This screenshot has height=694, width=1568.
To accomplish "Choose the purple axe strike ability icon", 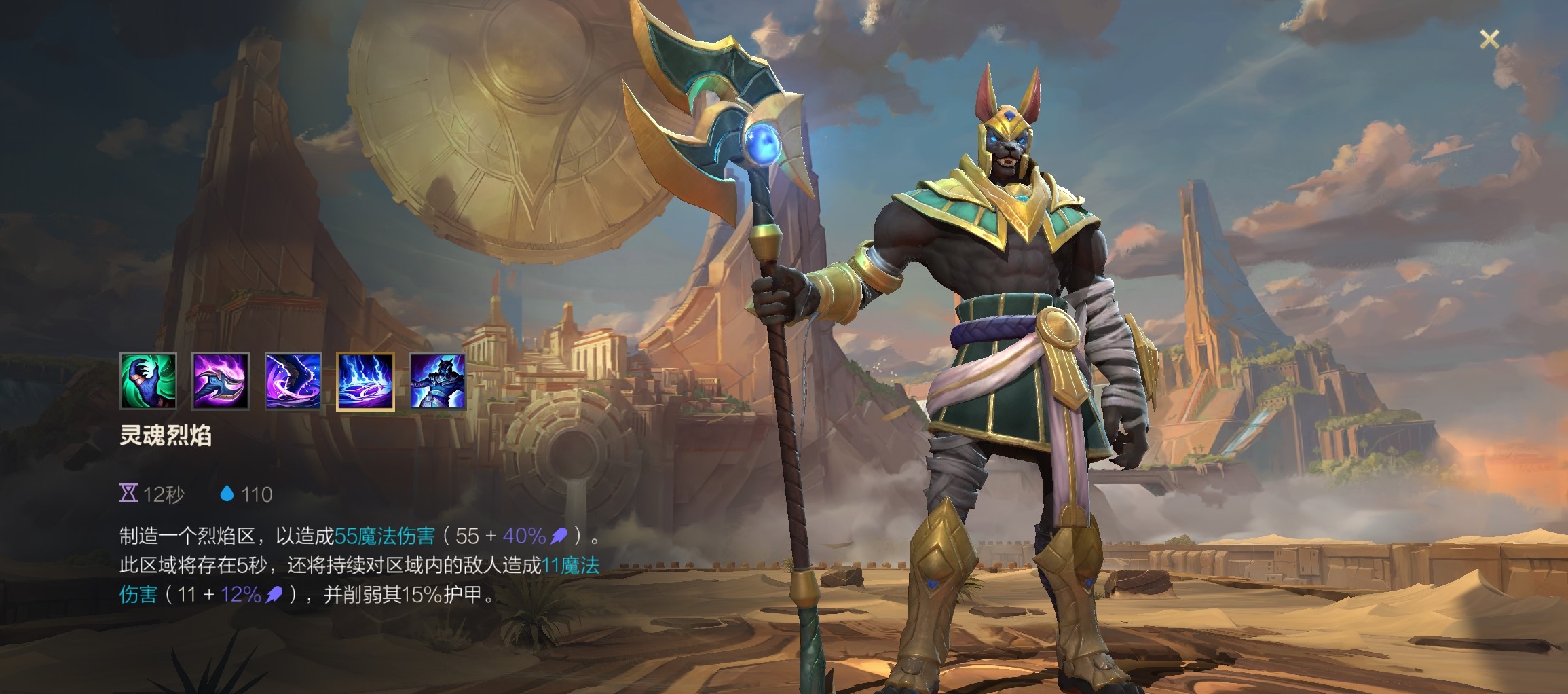I will [221, 381].
